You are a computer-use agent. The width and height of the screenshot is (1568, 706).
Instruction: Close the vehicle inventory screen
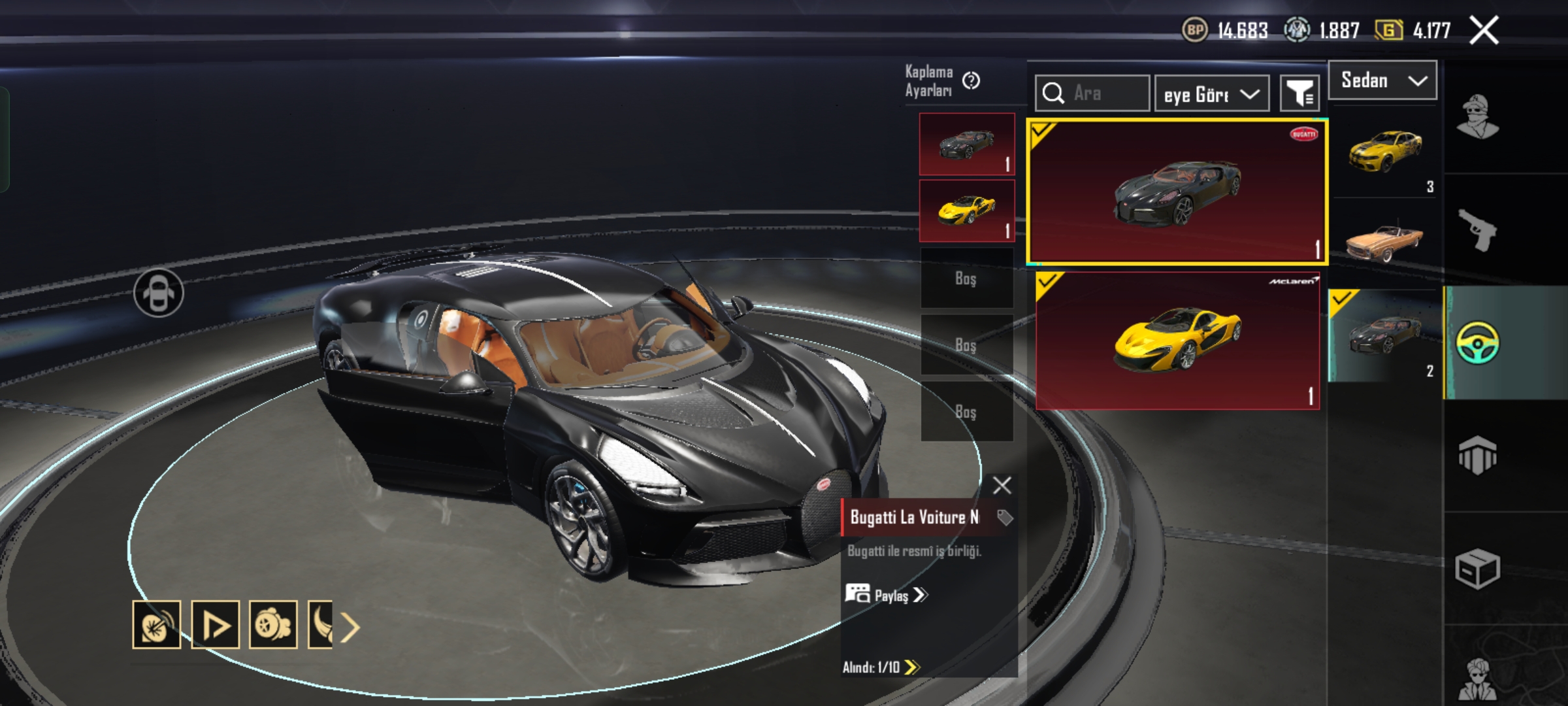tap(1484, 30)
